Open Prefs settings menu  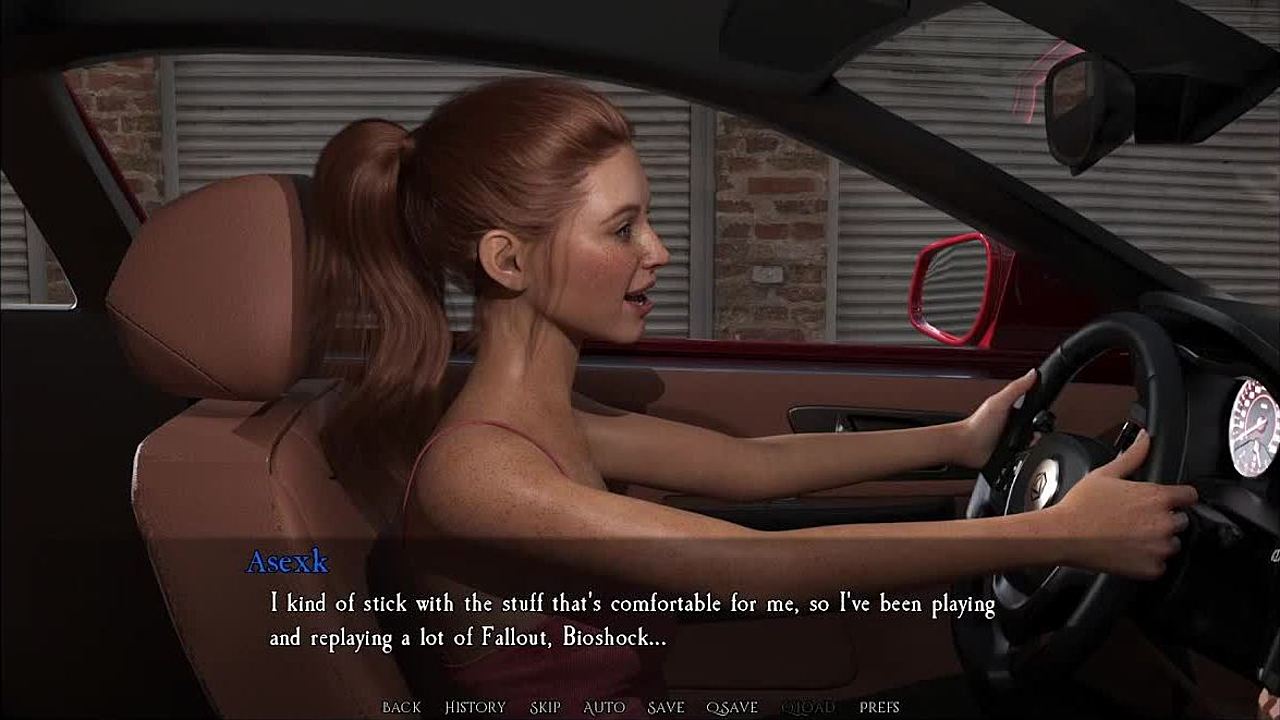tap(879, 707)
